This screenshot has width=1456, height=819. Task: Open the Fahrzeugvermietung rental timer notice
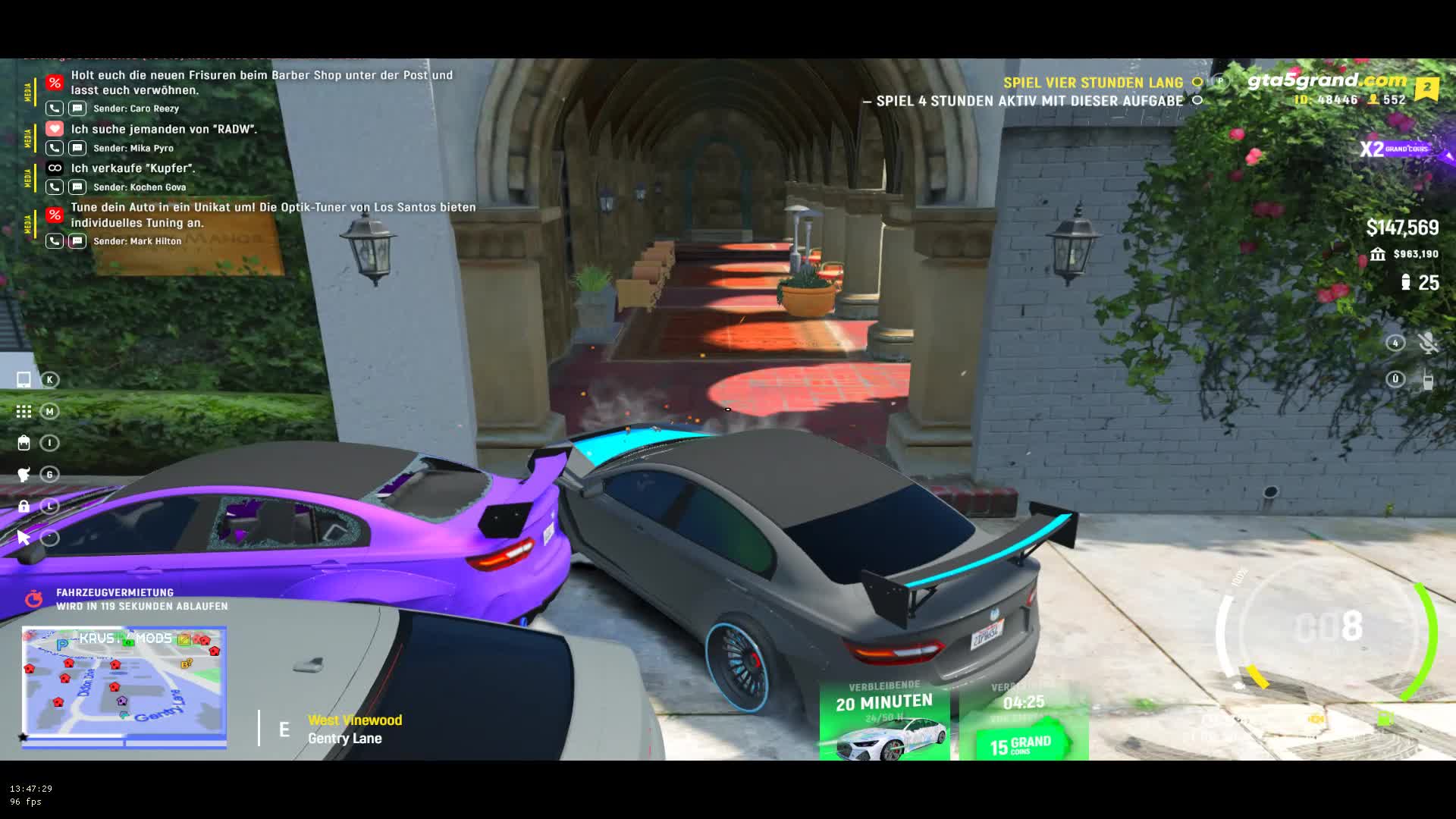141,599
